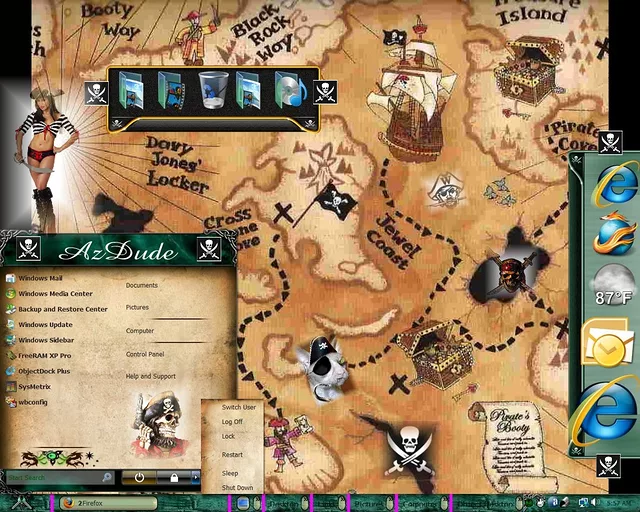The height and width of the screenshot is (512, 640).
Task: Choose Log Off from the power menu
Action: (x=232, y=422)
